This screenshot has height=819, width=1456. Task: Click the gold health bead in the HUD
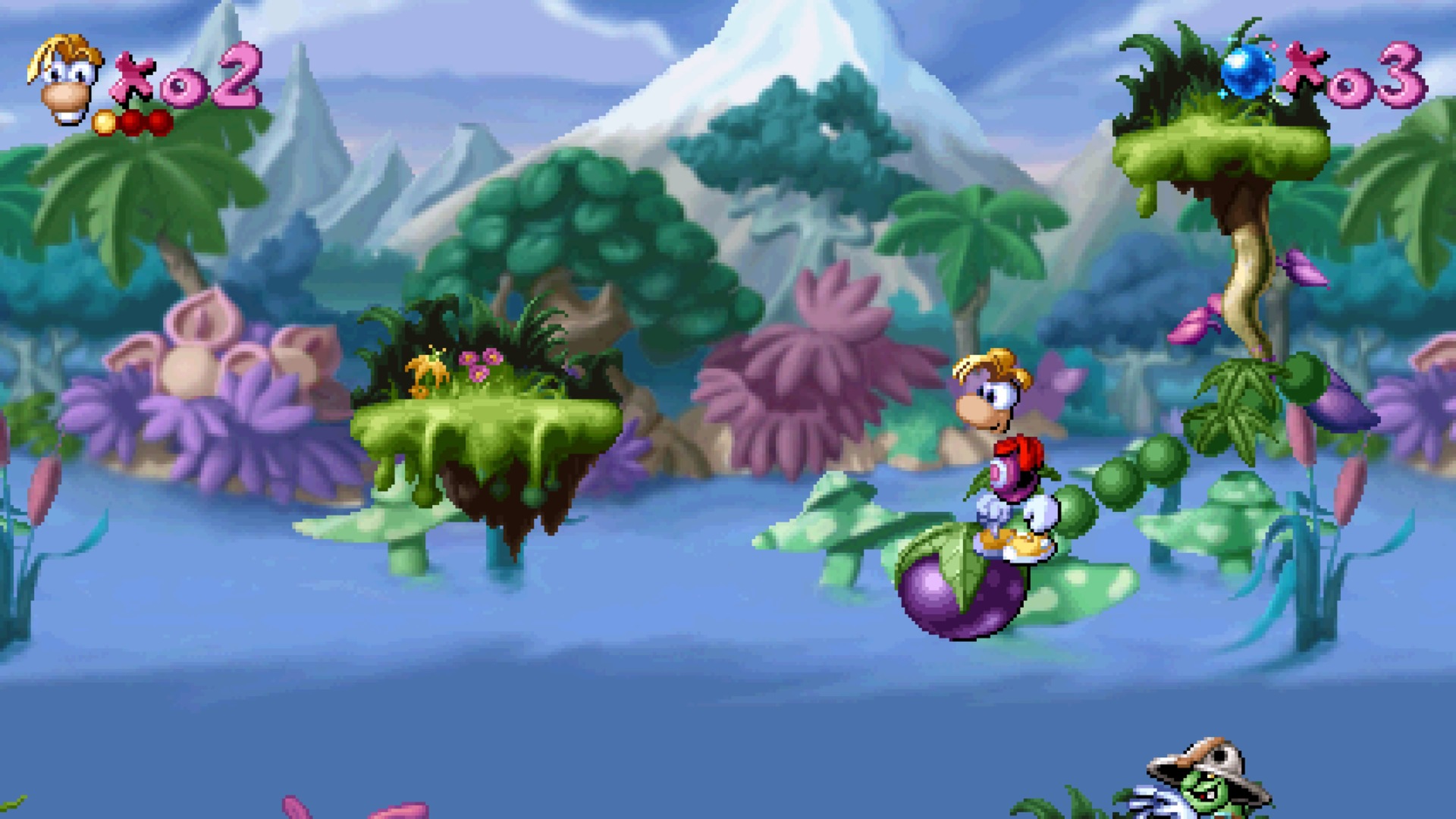[106, 120]
